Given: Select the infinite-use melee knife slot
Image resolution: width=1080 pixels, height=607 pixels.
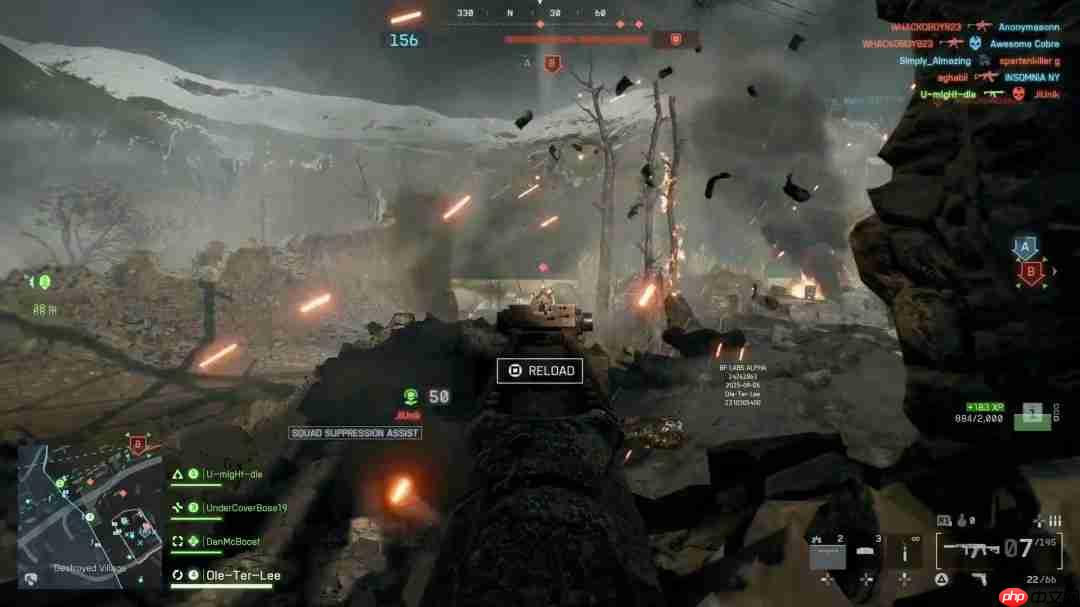Looking at the screenshot, I should pyautogui.click(x=905, y=551).
